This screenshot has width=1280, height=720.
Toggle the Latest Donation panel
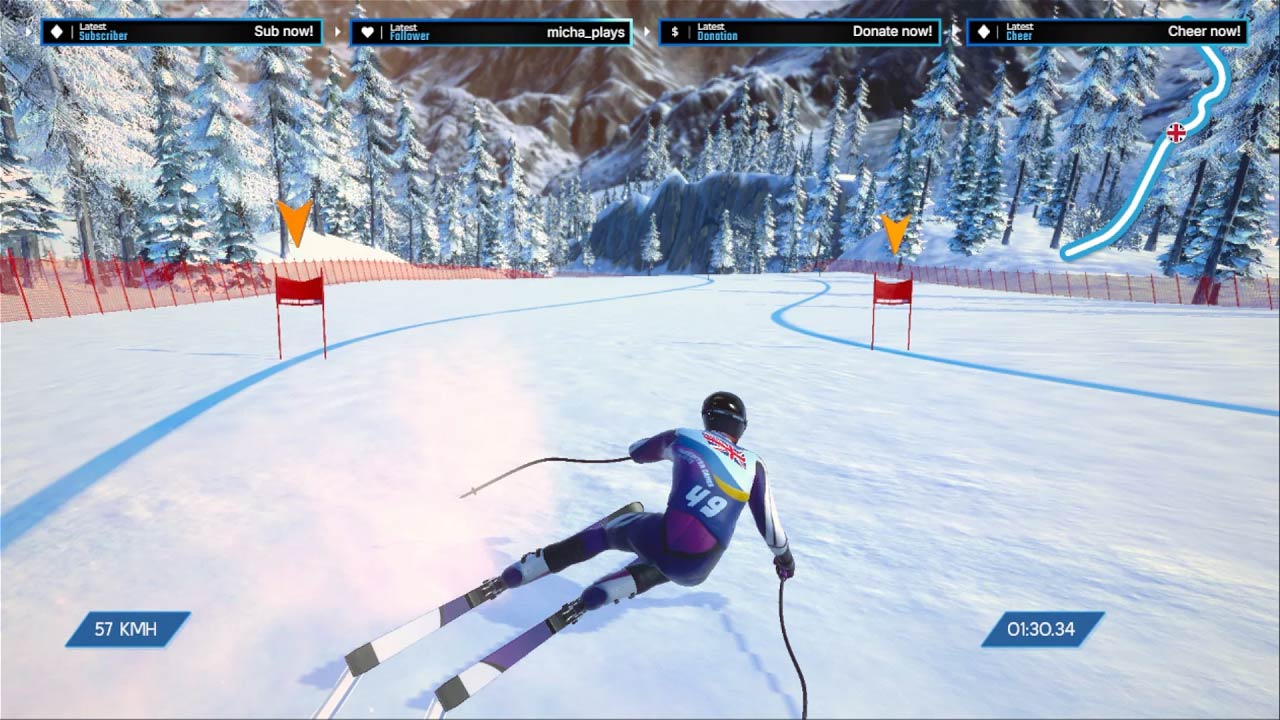click(800, 31)
